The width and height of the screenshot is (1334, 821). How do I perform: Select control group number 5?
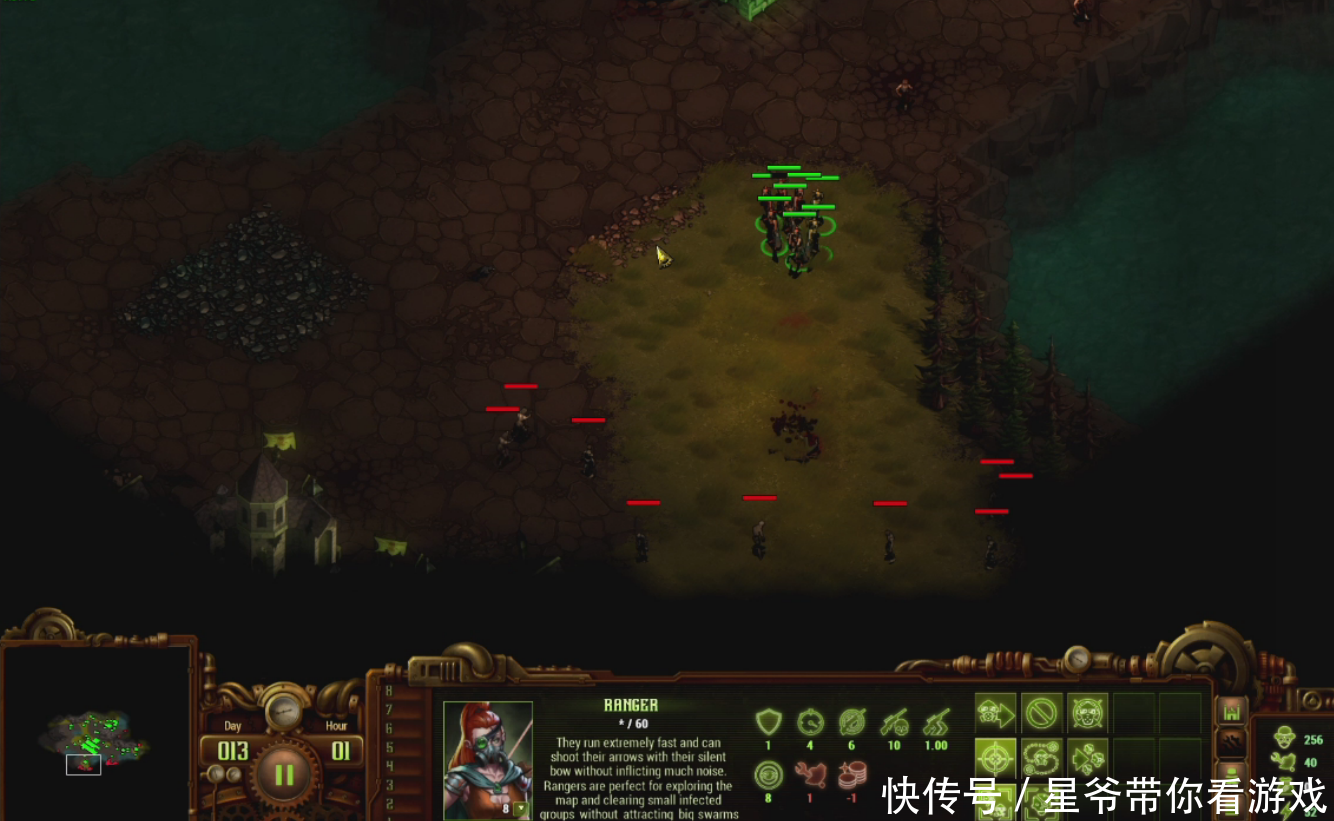point(389,747)
